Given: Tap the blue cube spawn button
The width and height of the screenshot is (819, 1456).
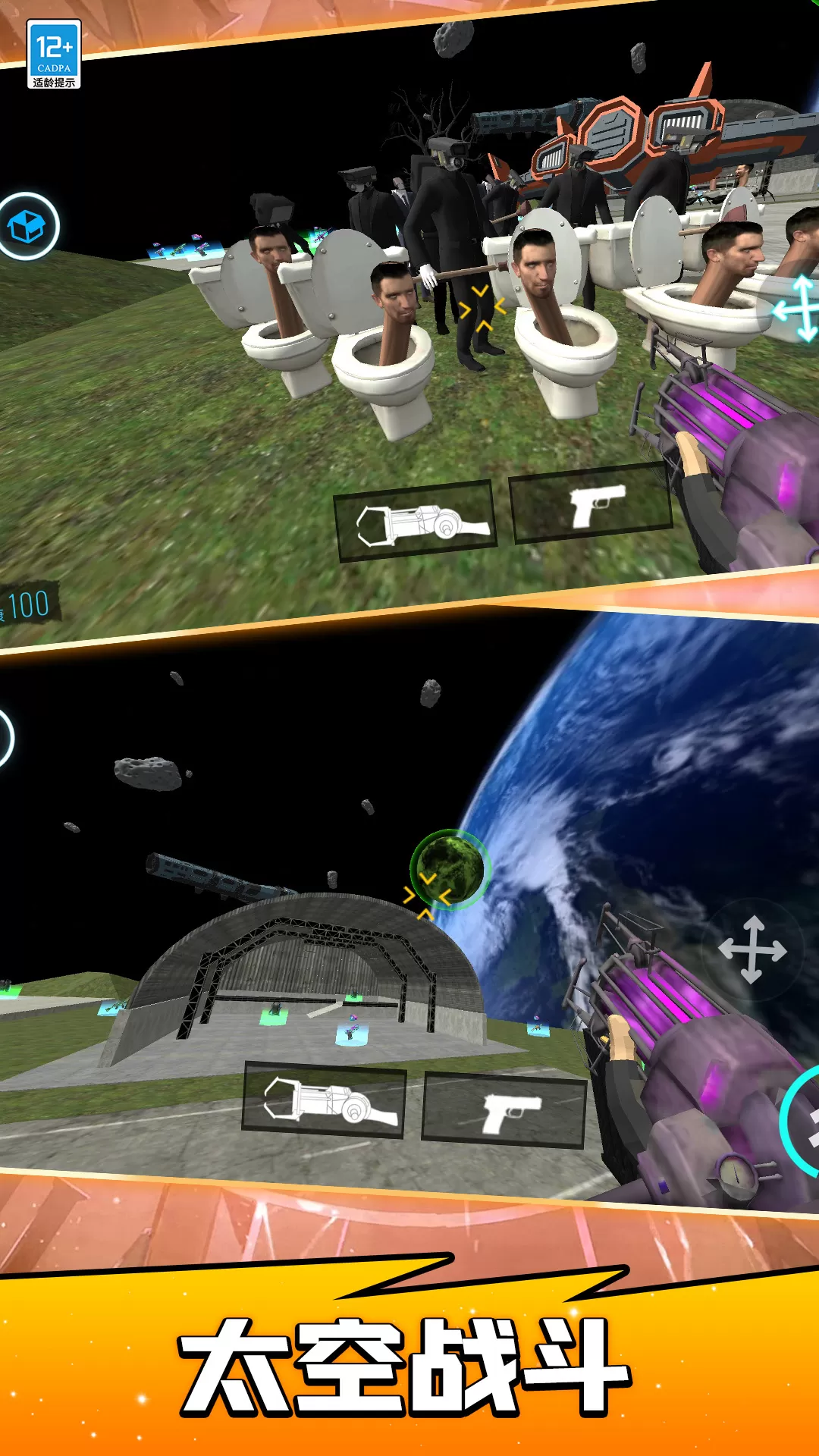Looking at the screenshot, I should click(x=27, y=226).
